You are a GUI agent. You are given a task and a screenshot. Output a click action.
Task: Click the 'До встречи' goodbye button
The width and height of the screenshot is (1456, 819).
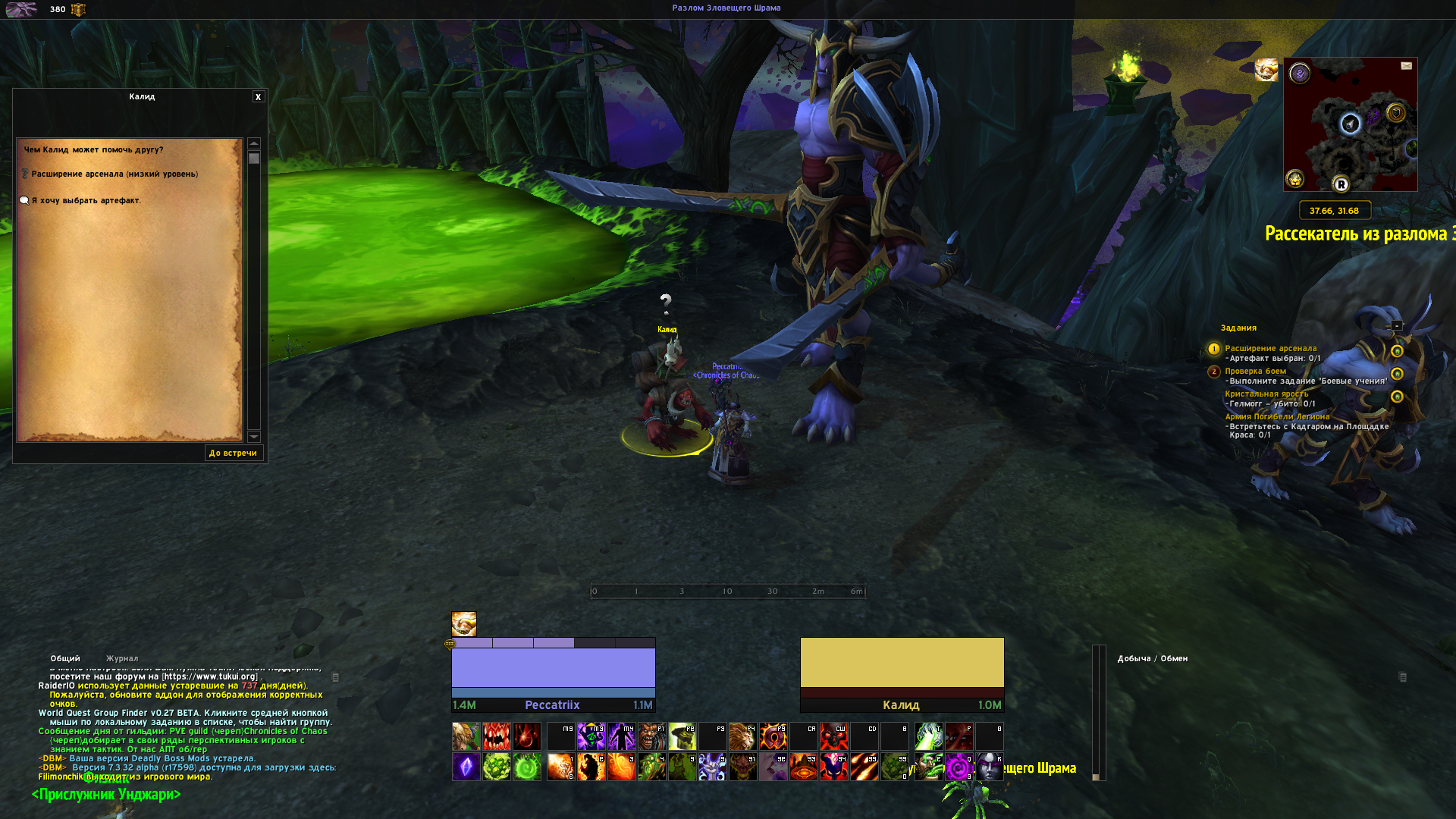tap(234, 453)
